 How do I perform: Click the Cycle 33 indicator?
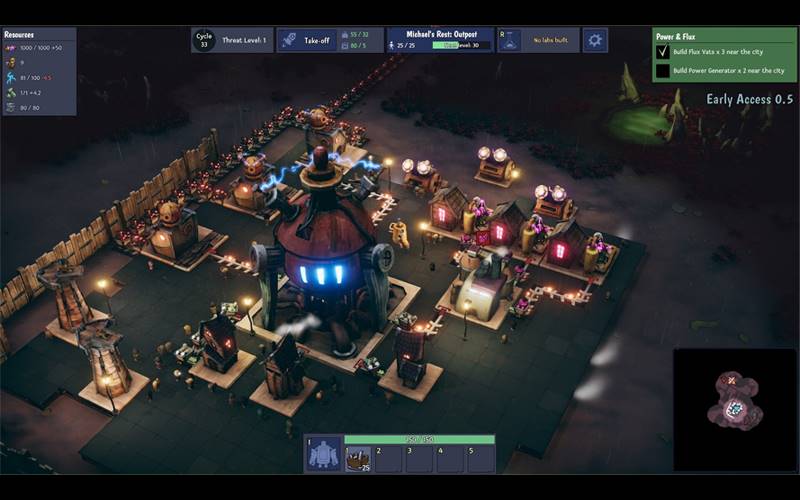click(x=204, y=40)
